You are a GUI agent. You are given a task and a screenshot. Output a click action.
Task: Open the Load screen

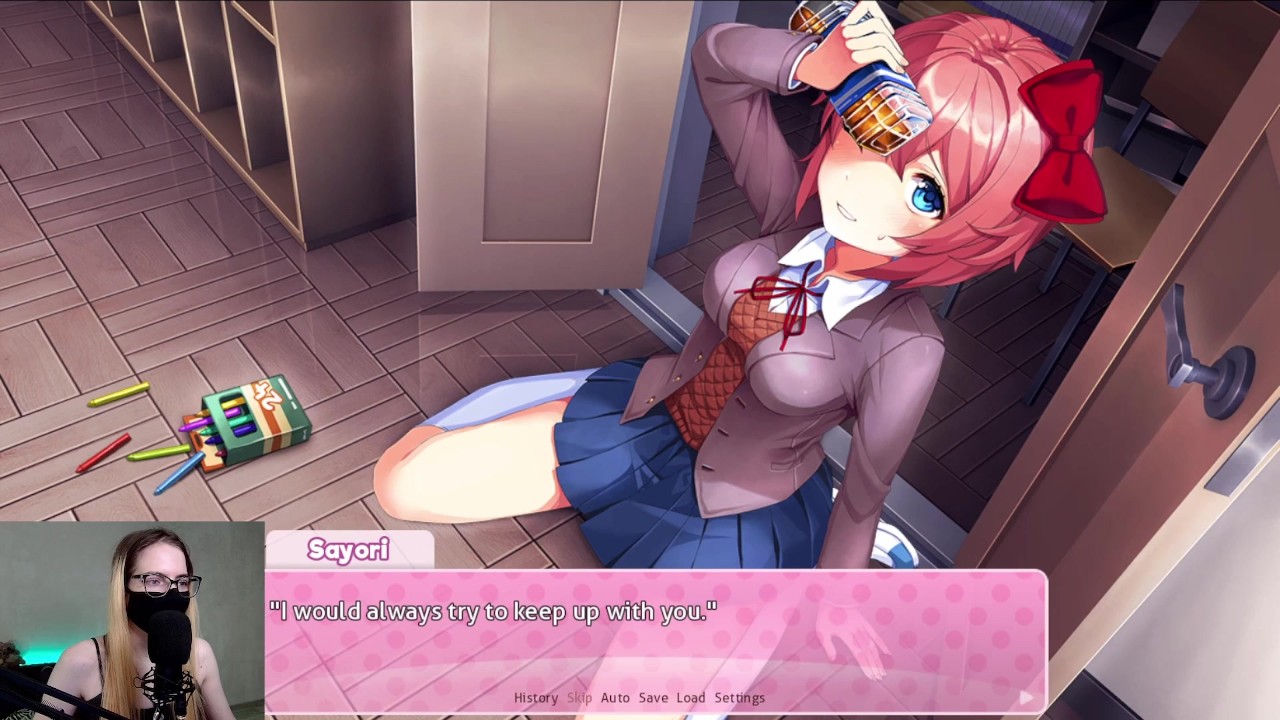tap(689, 697)
